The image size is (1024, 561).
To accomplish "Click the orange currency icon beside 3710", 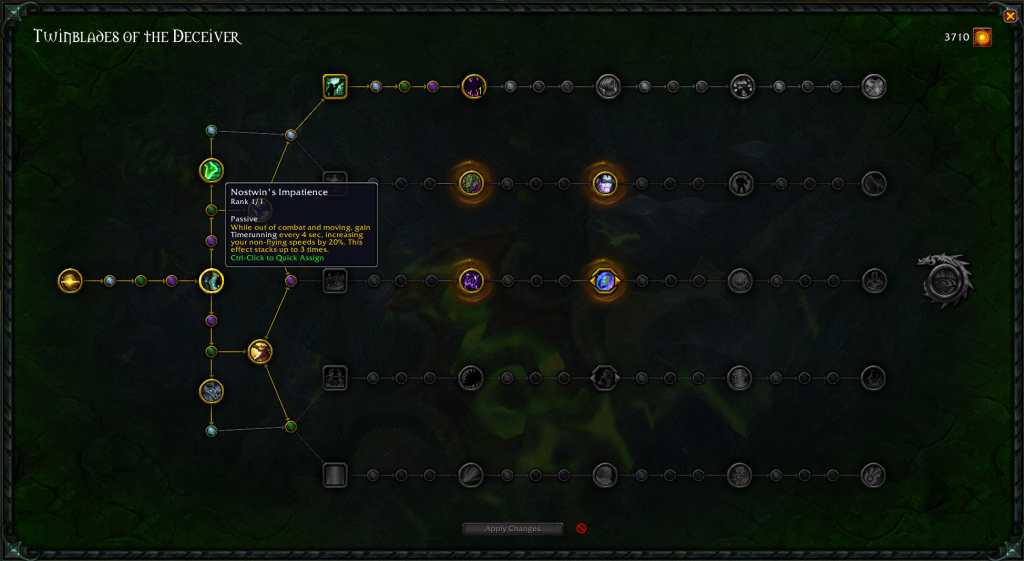I will [983, 37].
